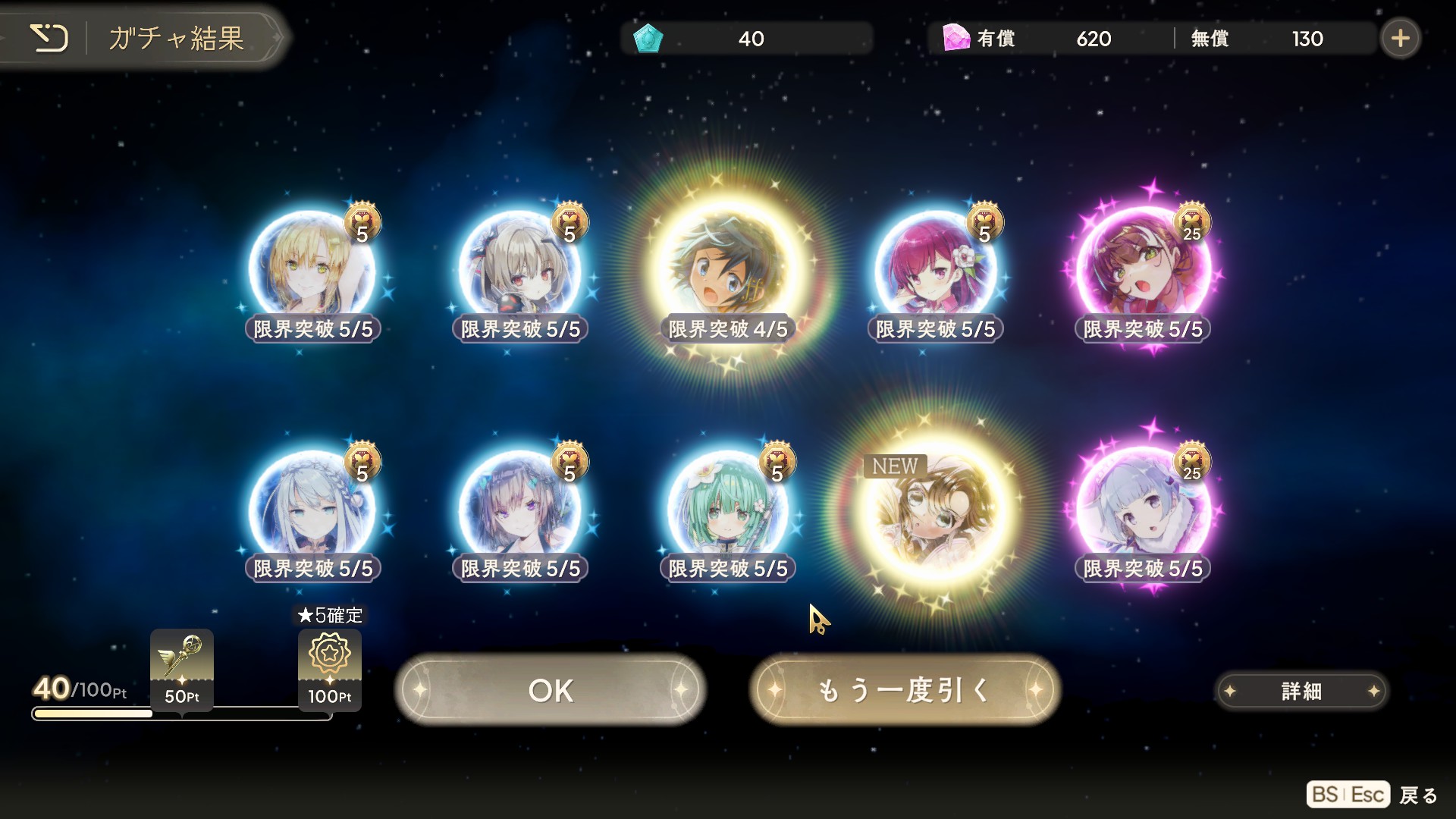The image size is (1456, 819).
Task: Go back using the return arrow
Action: [x=49, y=38]
